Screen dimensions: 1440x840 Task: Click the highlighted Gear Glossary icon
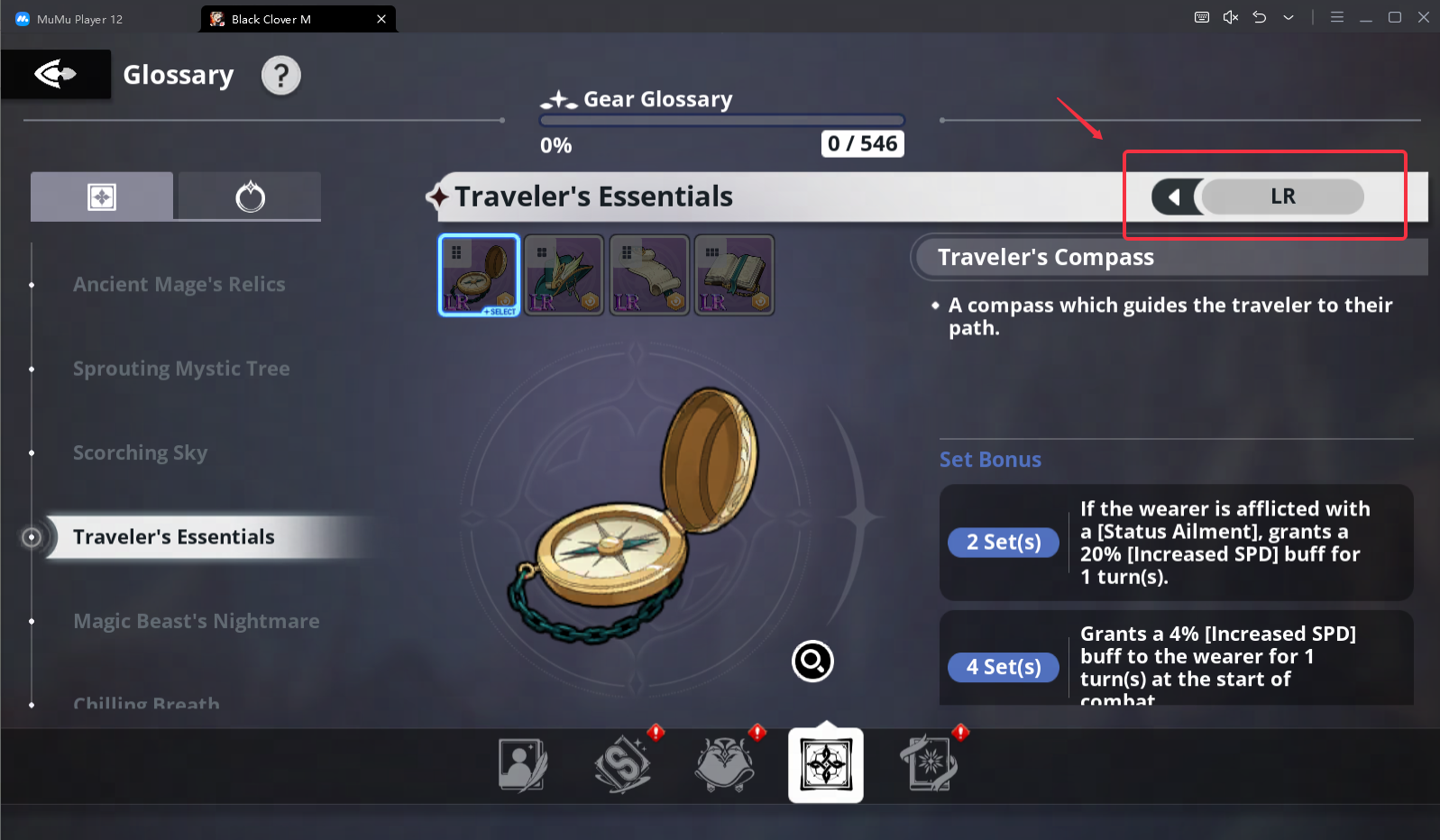(825, 763)
